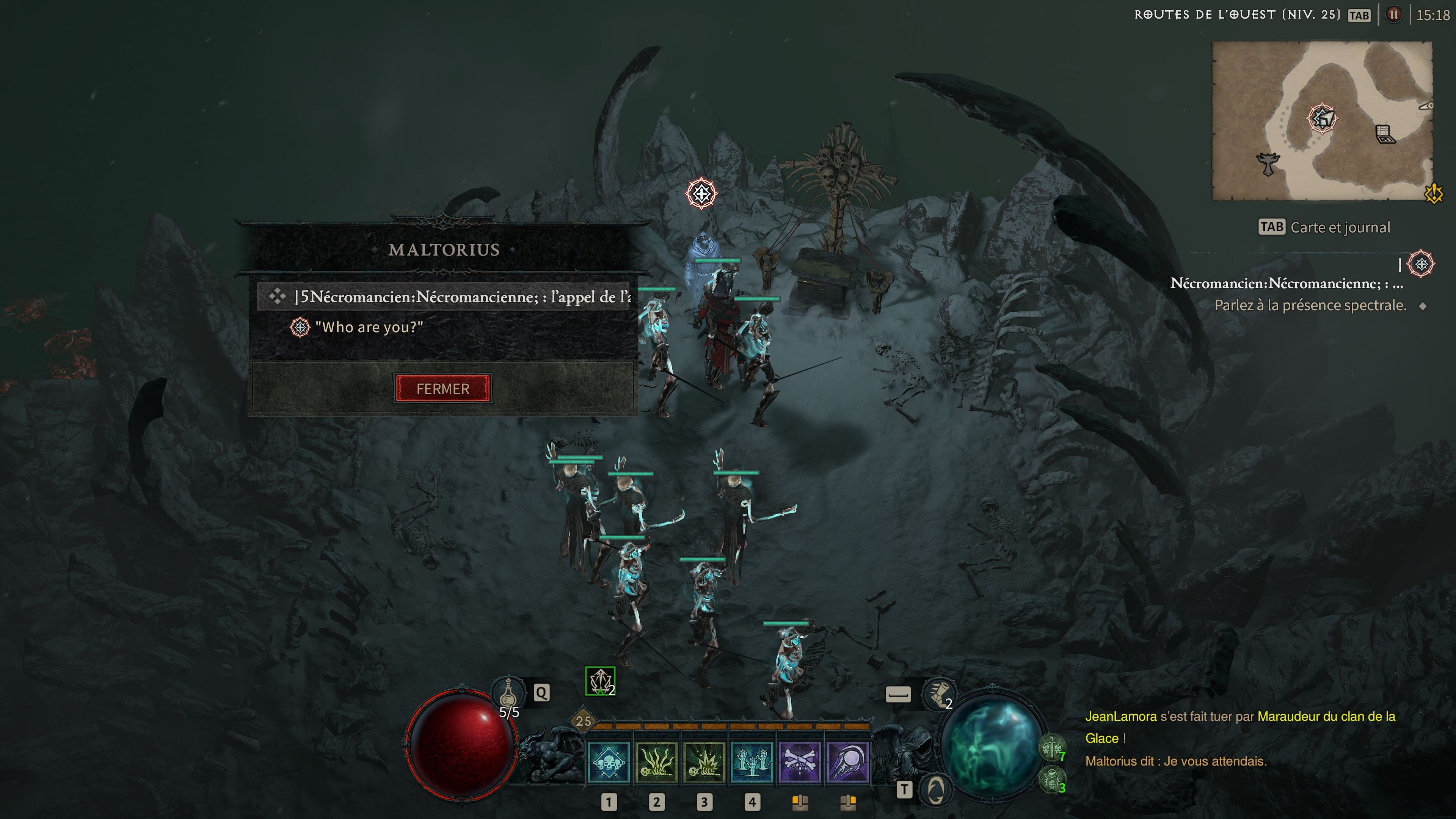Viewport: 1456px width, 819px height.
Task: Cast the skeletal tendrils skill
Action: click(x=656, y=762)
